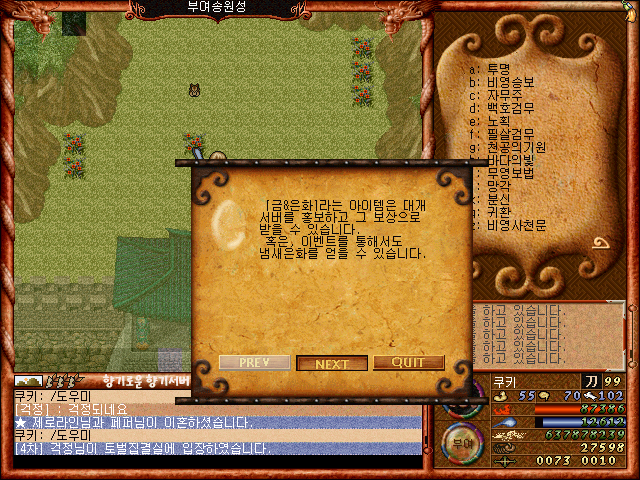640x480 pixels.
Task: Pick the 백호검무 skill
Action: [508, 108]
